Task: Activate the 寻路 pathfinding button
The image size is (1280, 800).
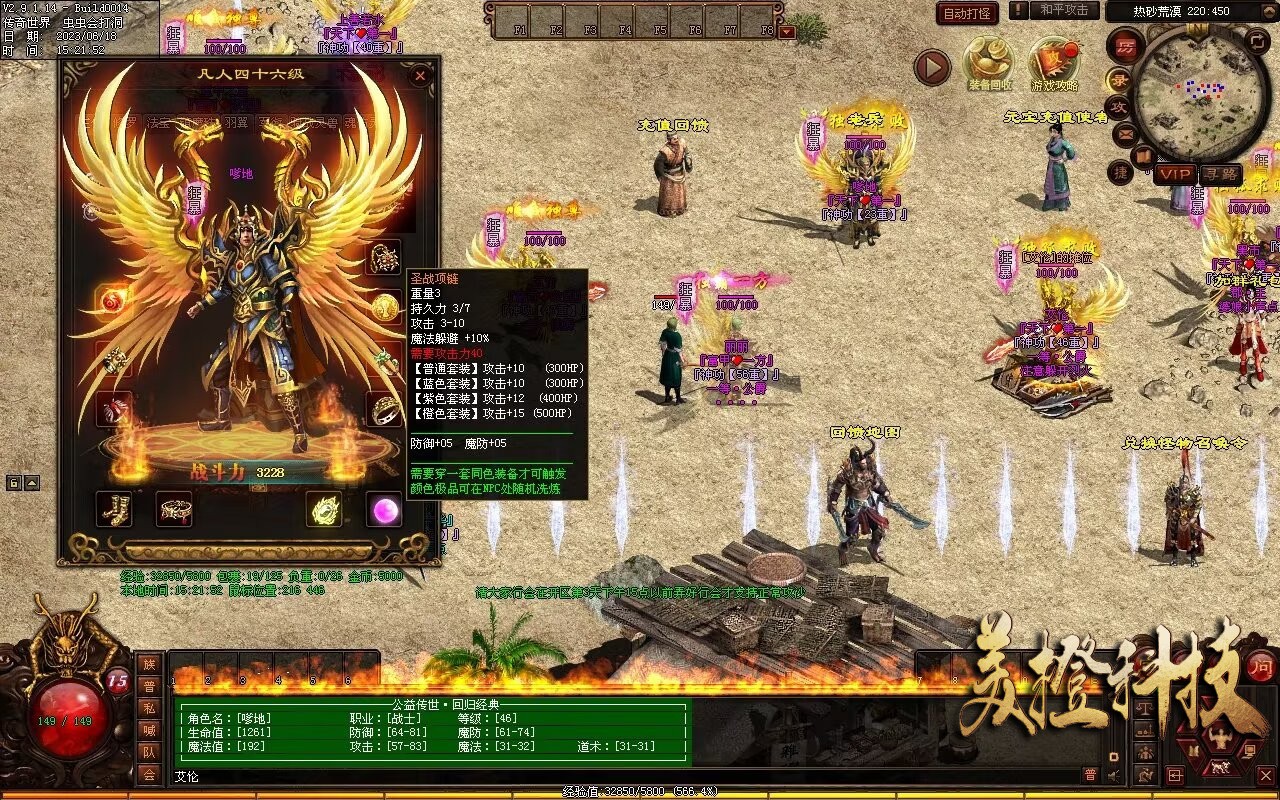Action: (1219, 174)
